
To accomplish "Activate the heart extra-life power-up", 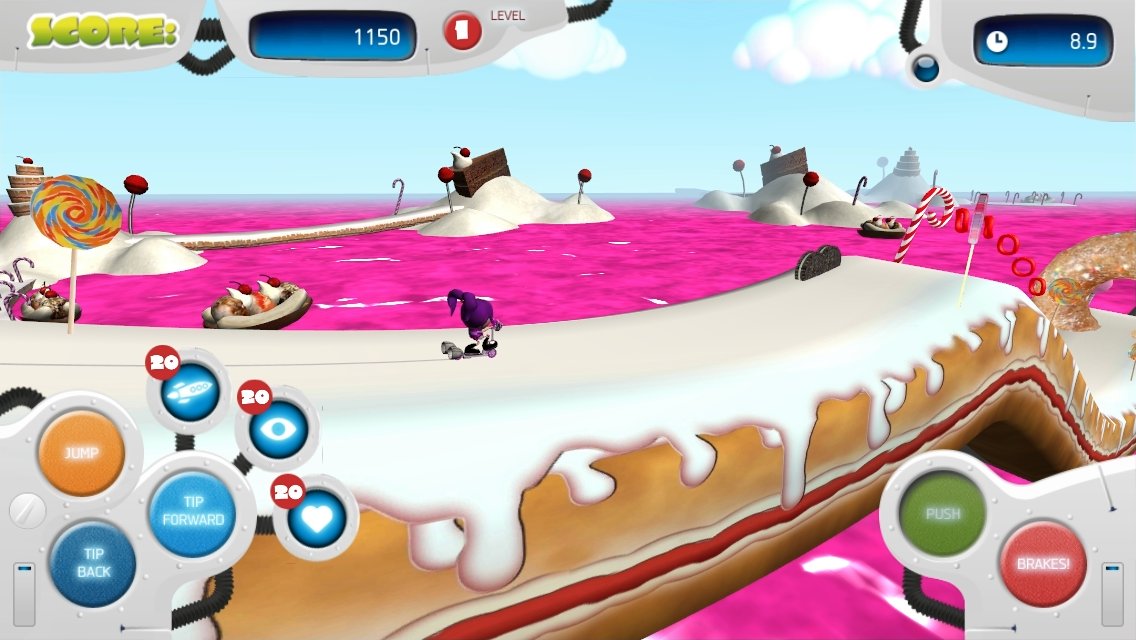I will pos(316,518).
